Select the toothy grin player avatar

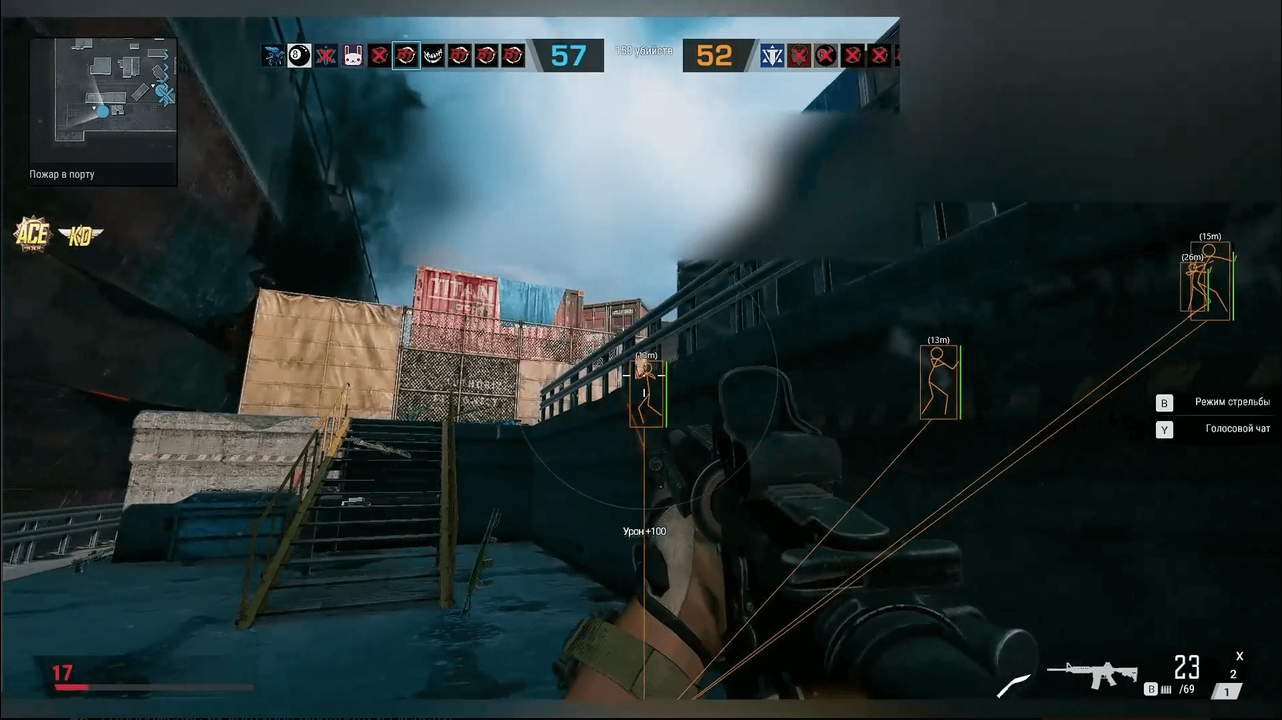433,56
